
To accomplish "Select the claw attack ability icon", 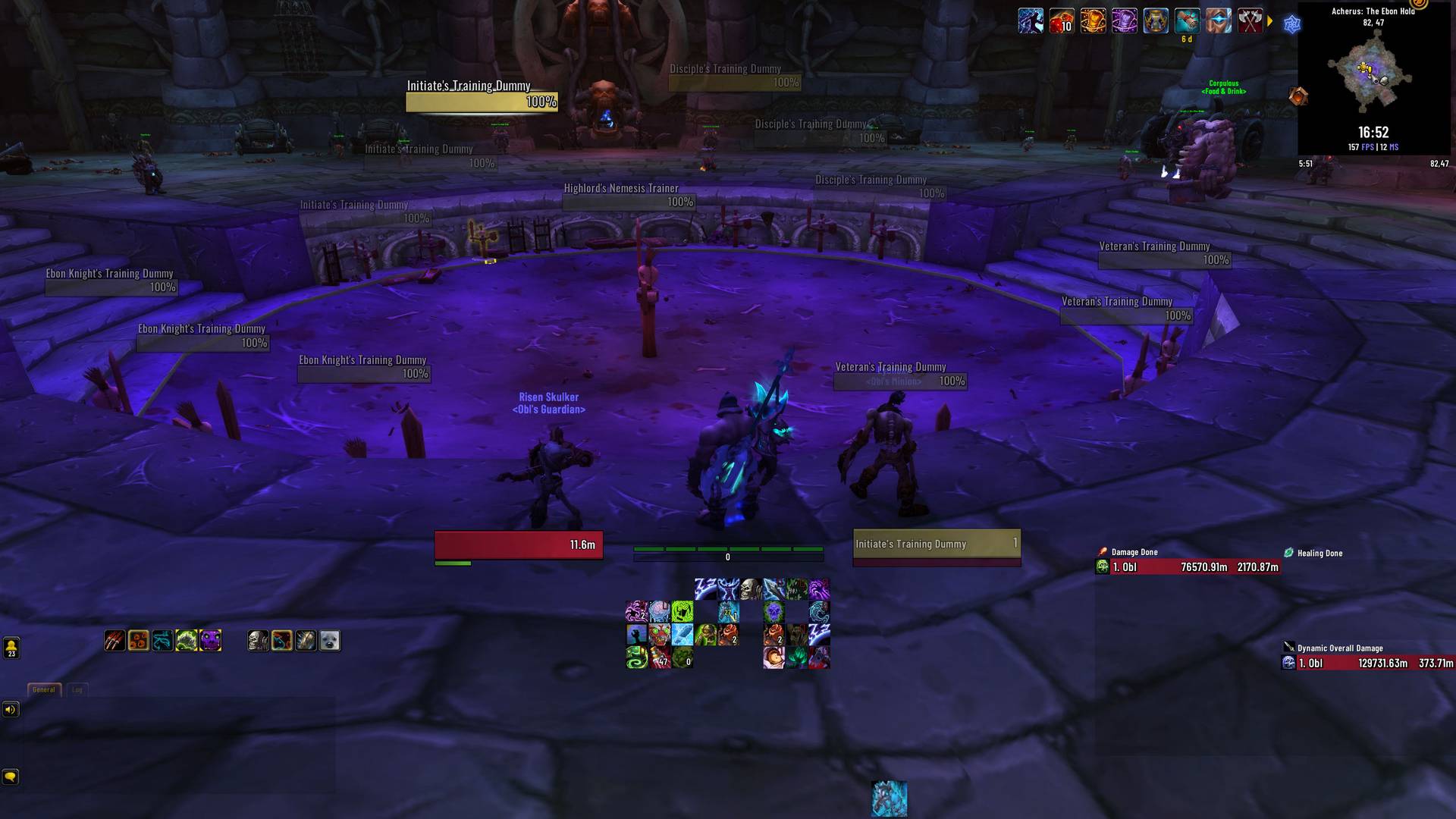I will tap(114, 641).
